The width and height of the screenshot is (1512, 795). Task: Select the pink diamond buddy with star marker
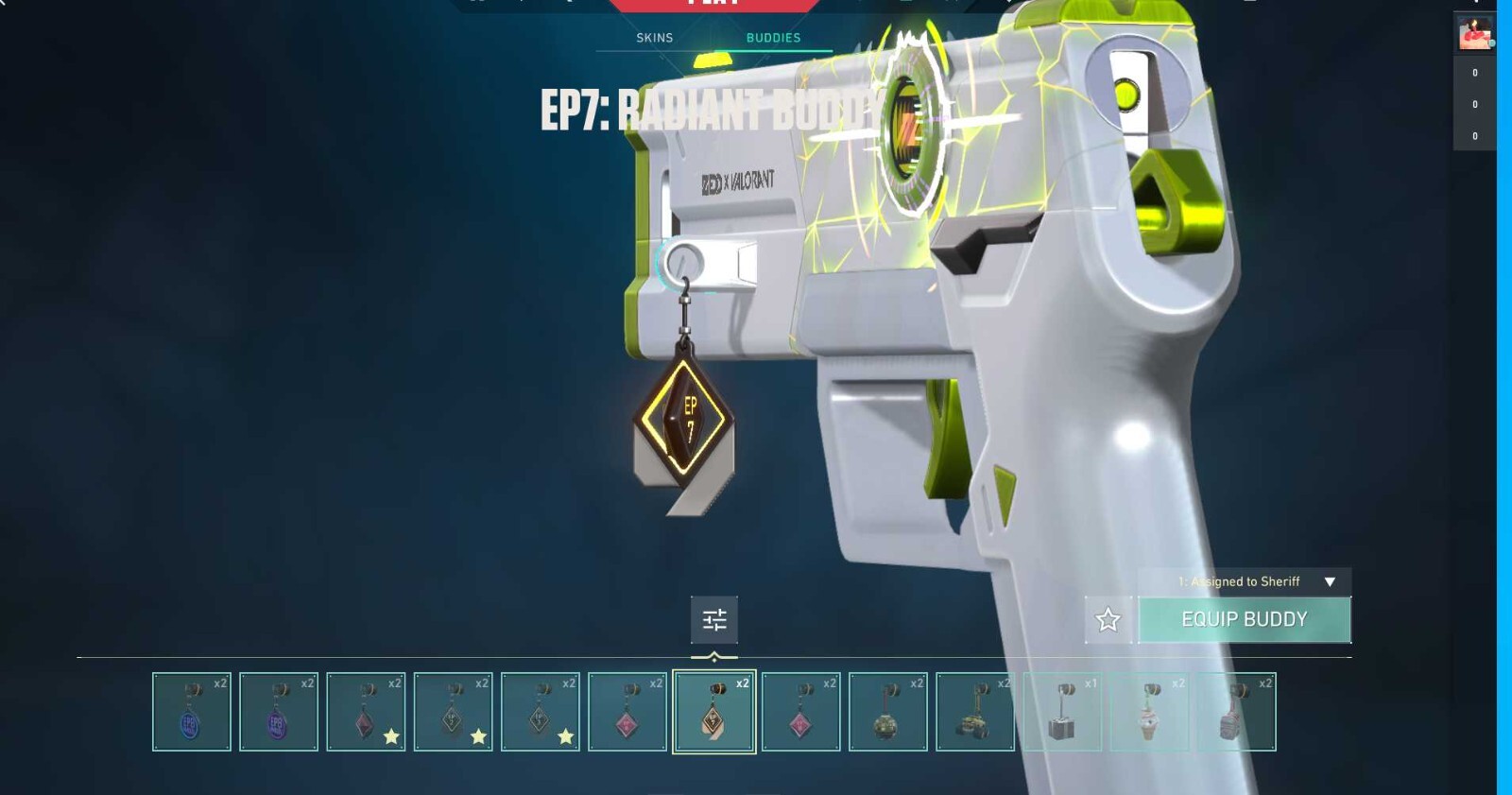click(366, 711)
